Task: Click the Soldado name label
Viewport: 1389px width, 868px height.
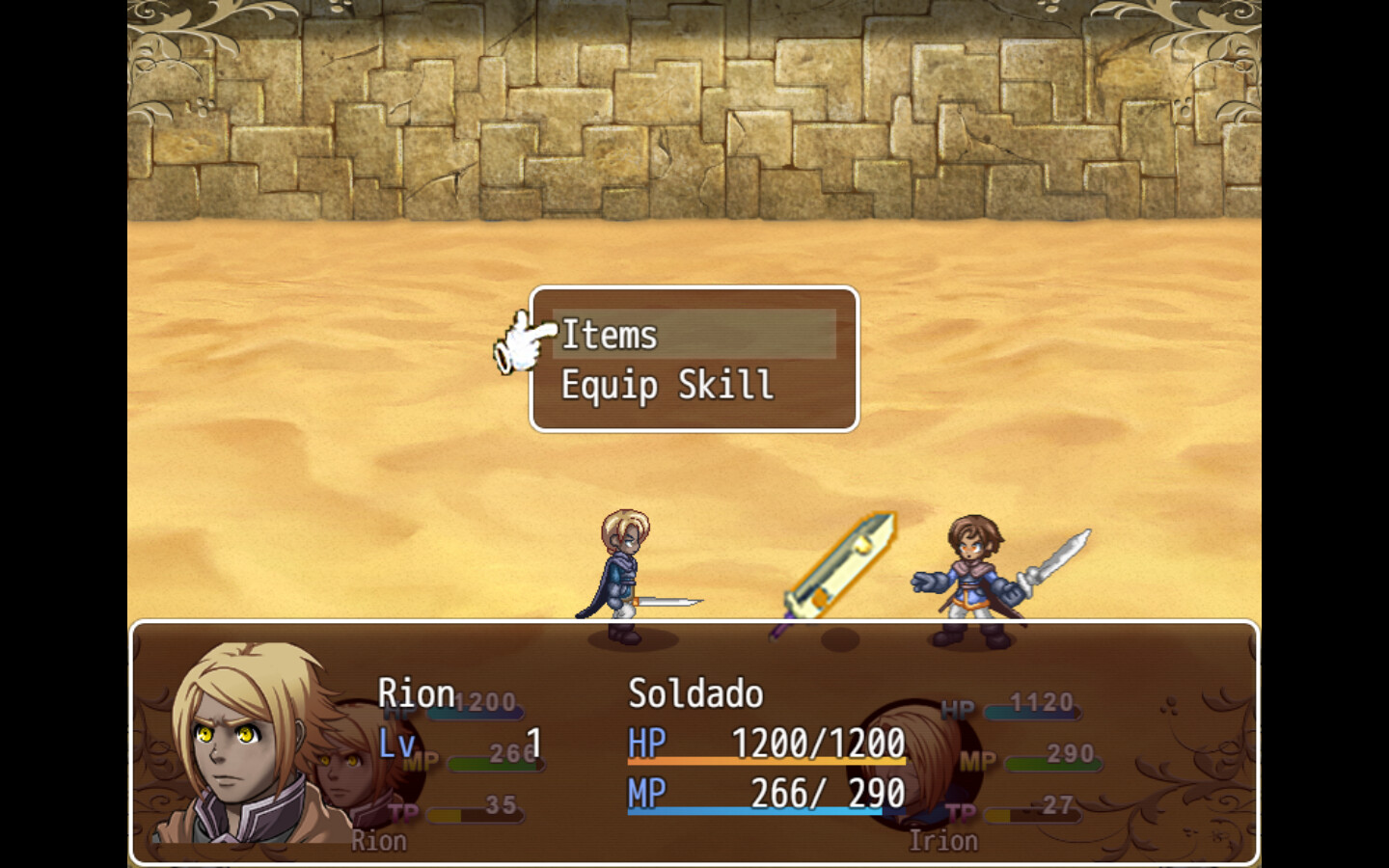Action: coord(694,692)
